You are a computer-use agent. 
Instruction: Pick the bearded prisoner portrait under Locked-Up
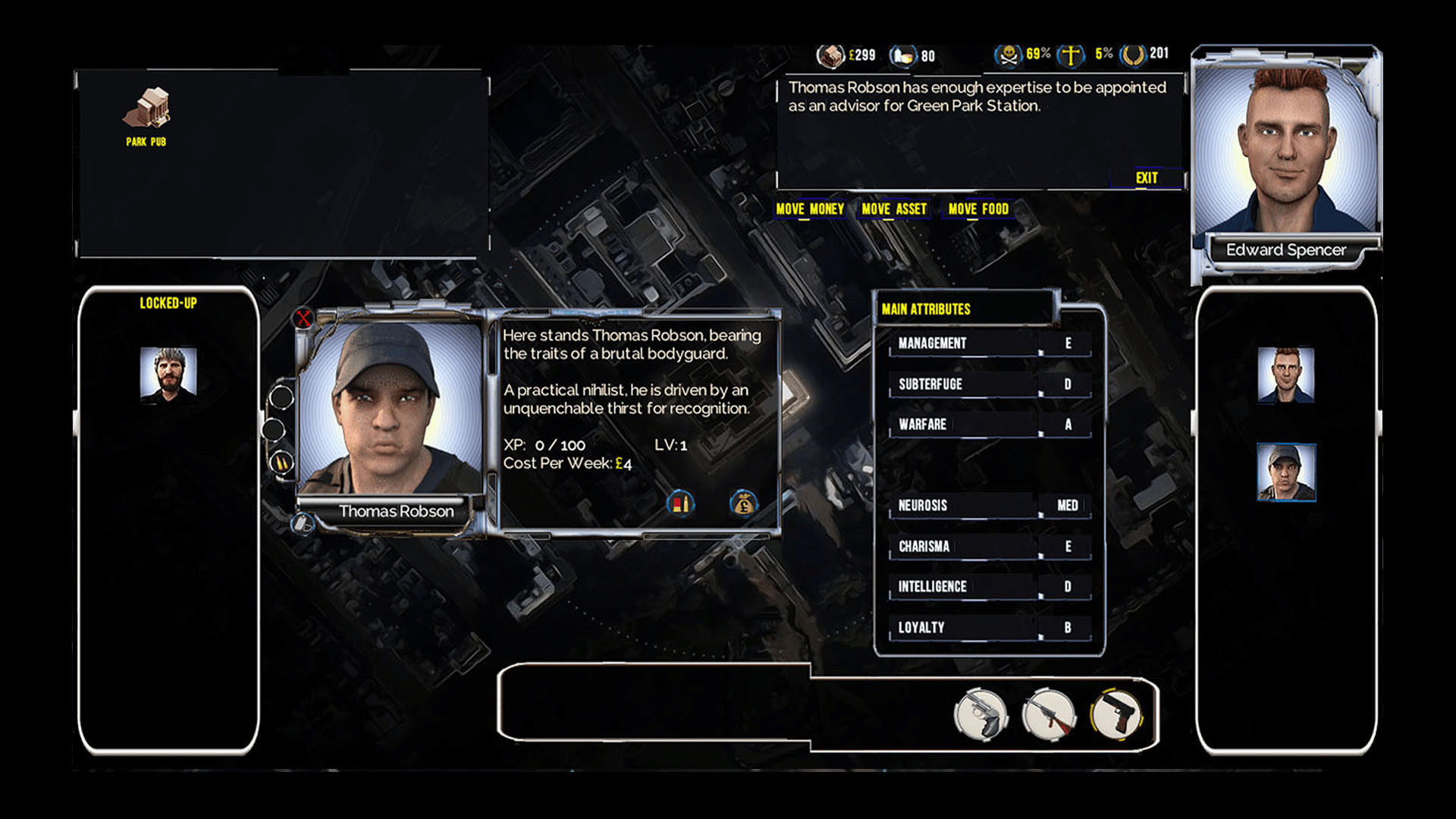(x=168, y=372)
